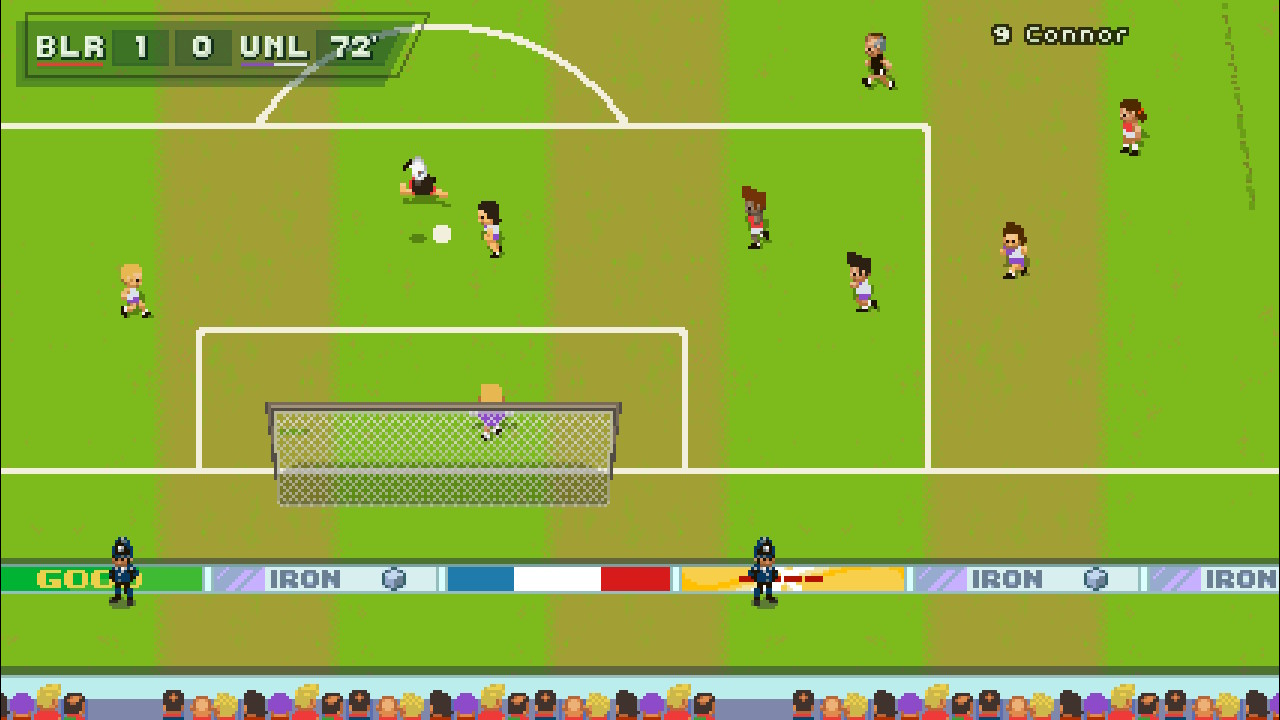The height and width of the screenshot is (720, 1280).
Task: Click the goalkeeper in the goal mouth
Action: (489, 415)
